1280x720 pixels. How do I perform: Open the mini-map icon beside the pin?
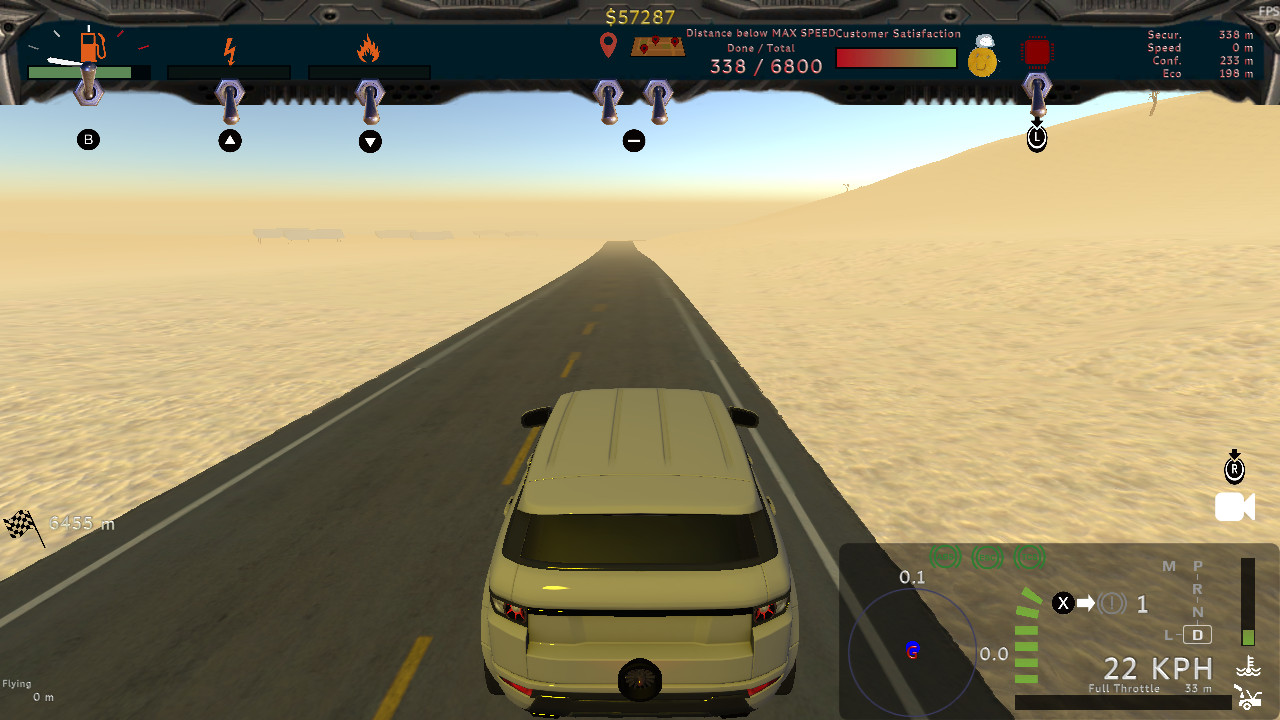(657, 45)
